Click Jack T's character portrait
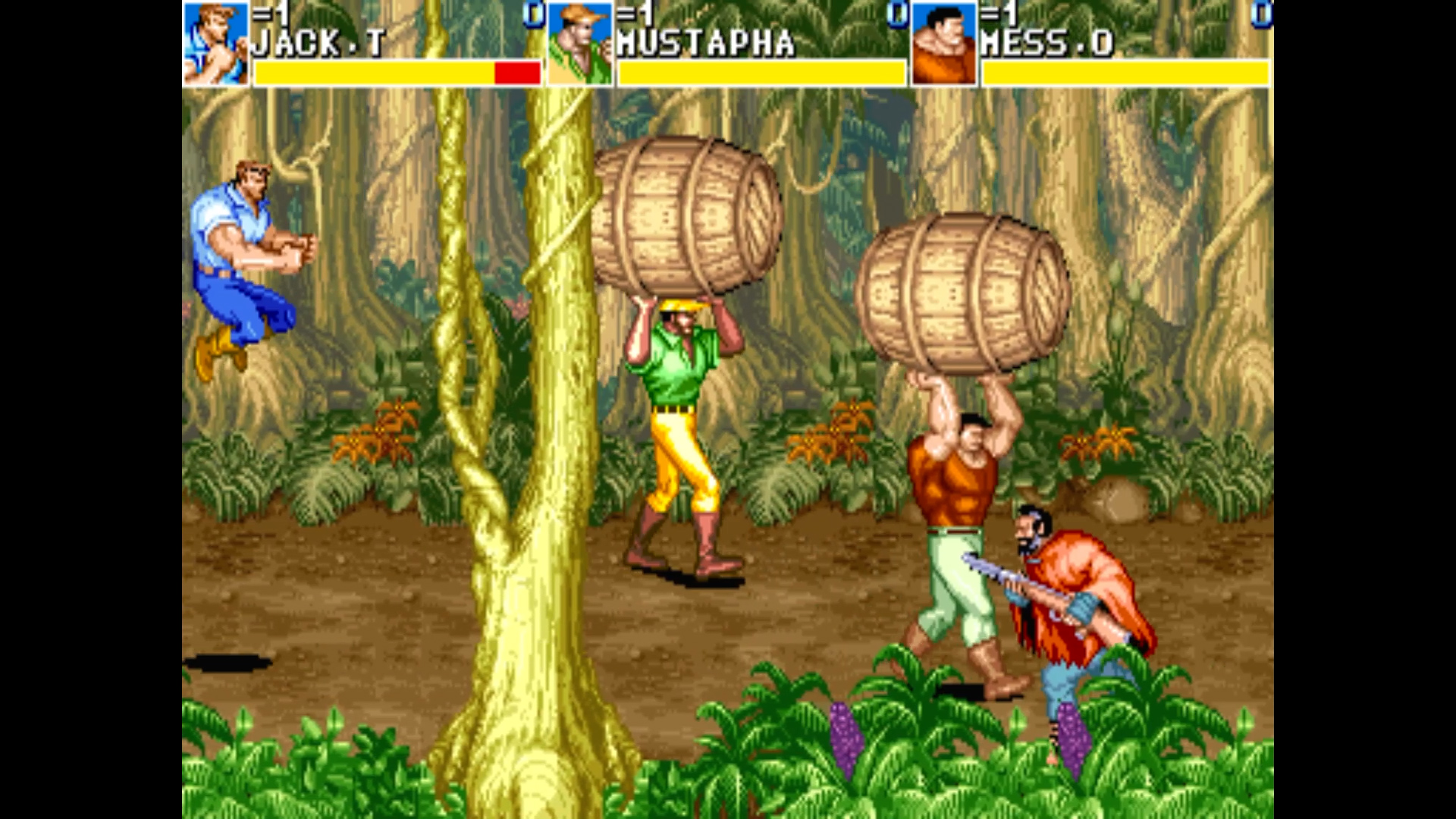 pyautogui.click(x=215, y=43)
